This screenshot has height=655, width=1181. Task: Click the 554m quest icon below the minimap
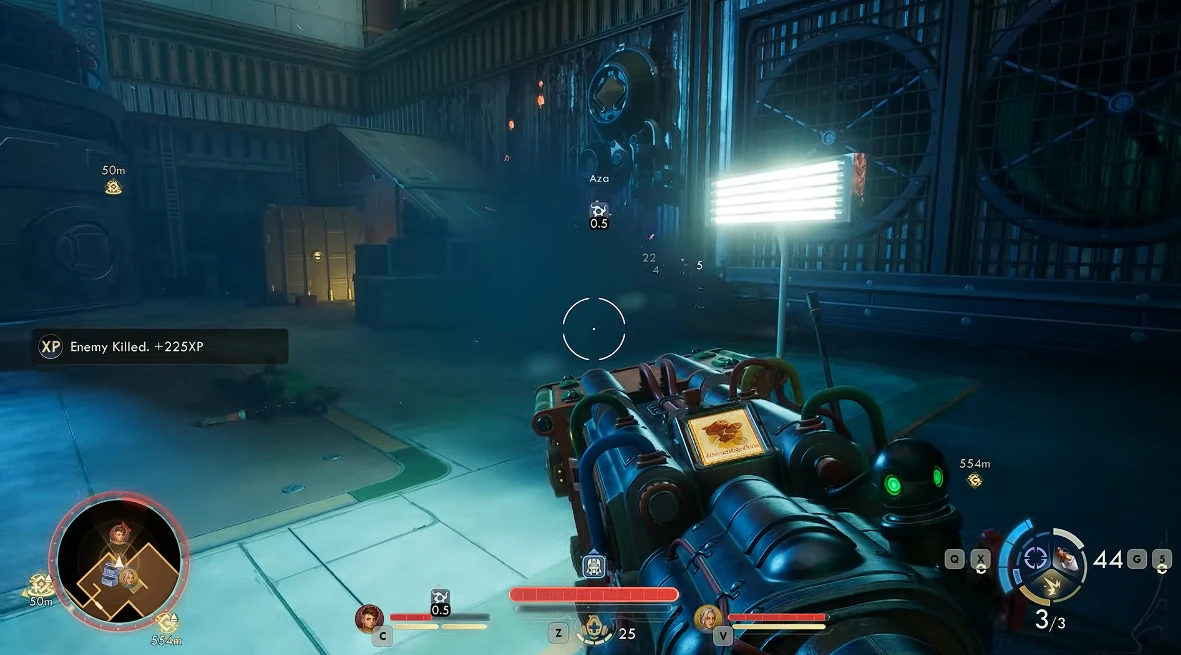coord(167,622)
